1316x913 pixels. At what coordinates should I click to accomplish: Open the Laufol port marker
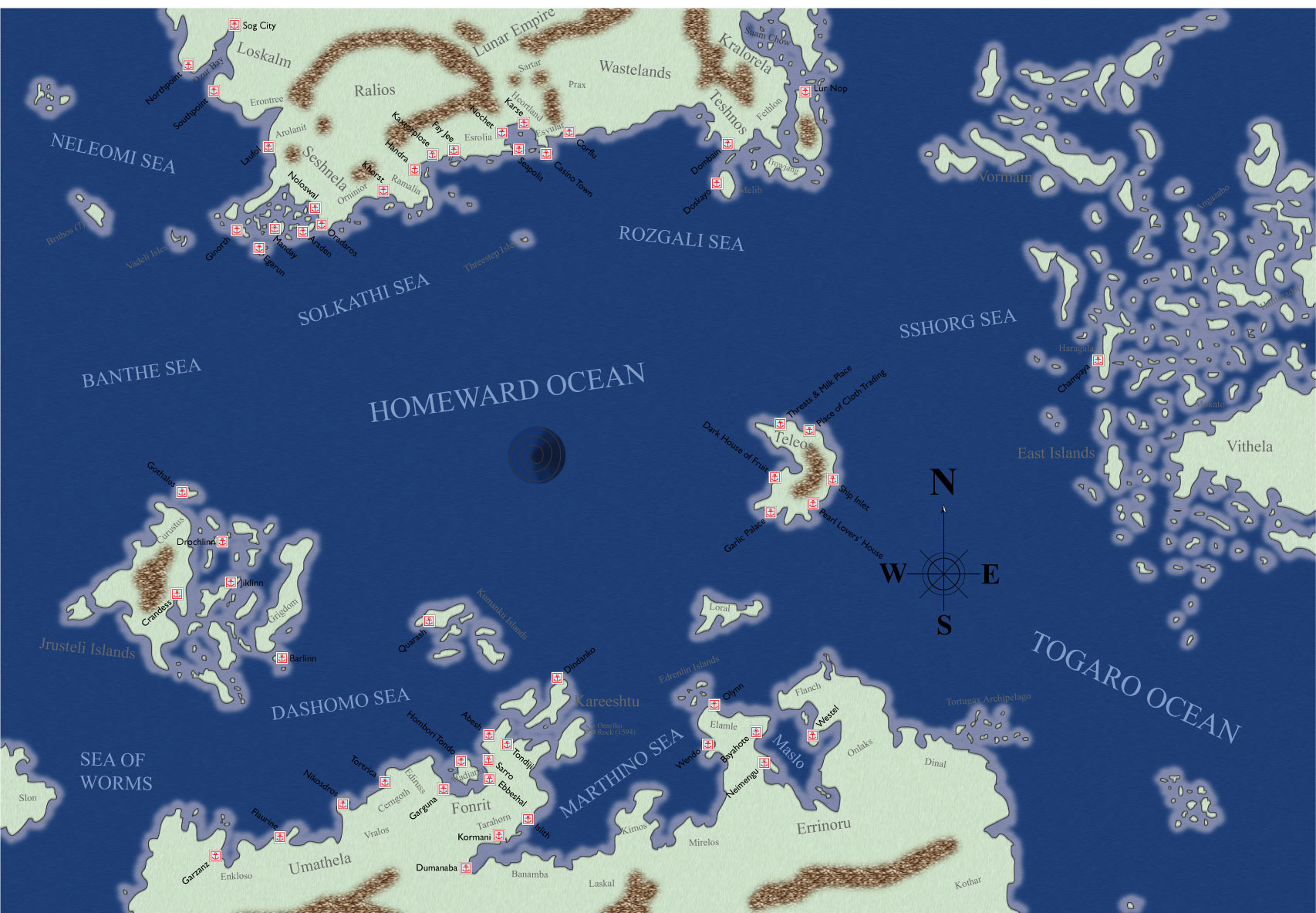click(268, 147)
